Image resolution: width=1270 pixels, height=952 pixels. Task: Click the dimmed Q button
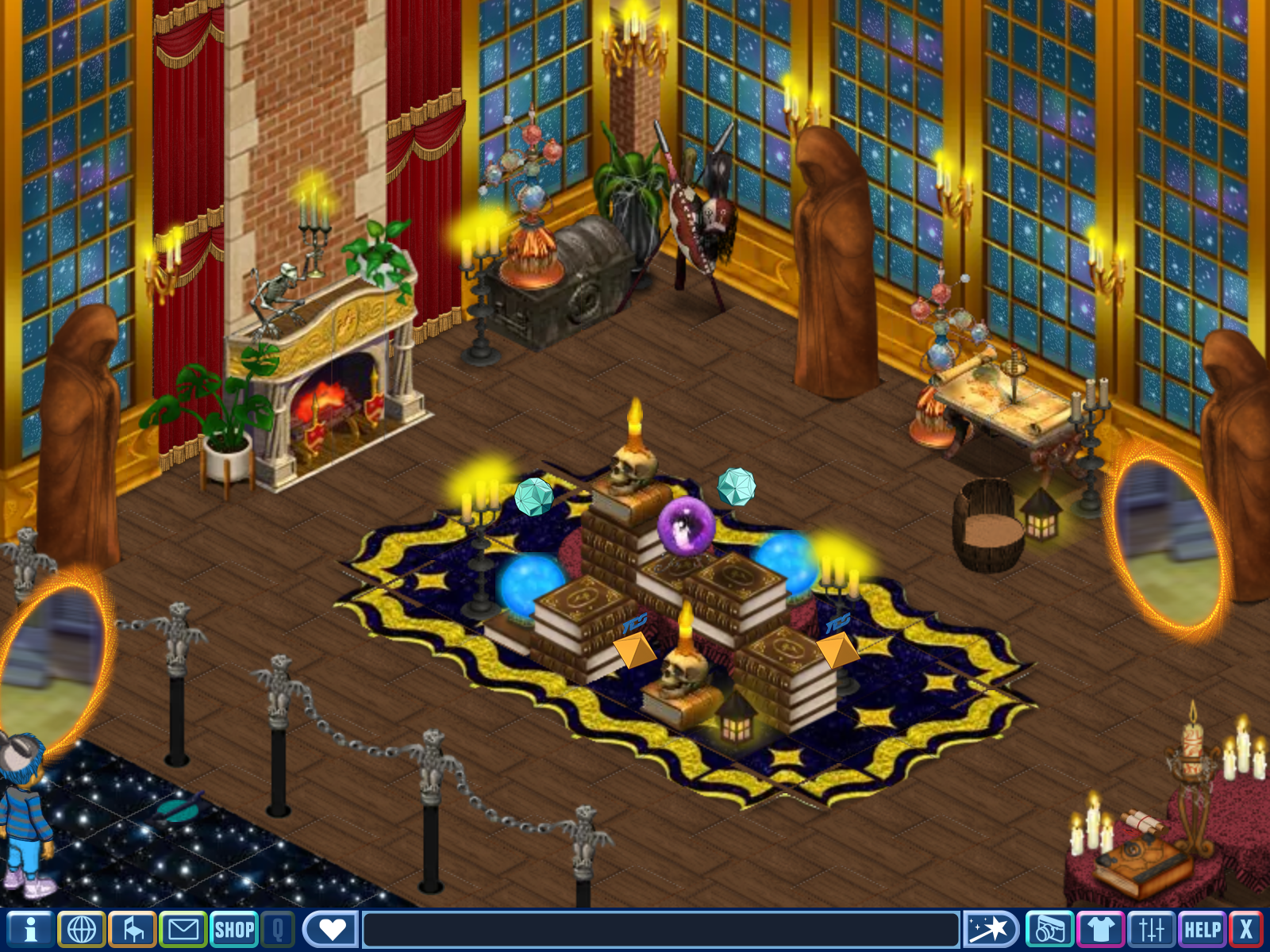(x=278, y=929)
